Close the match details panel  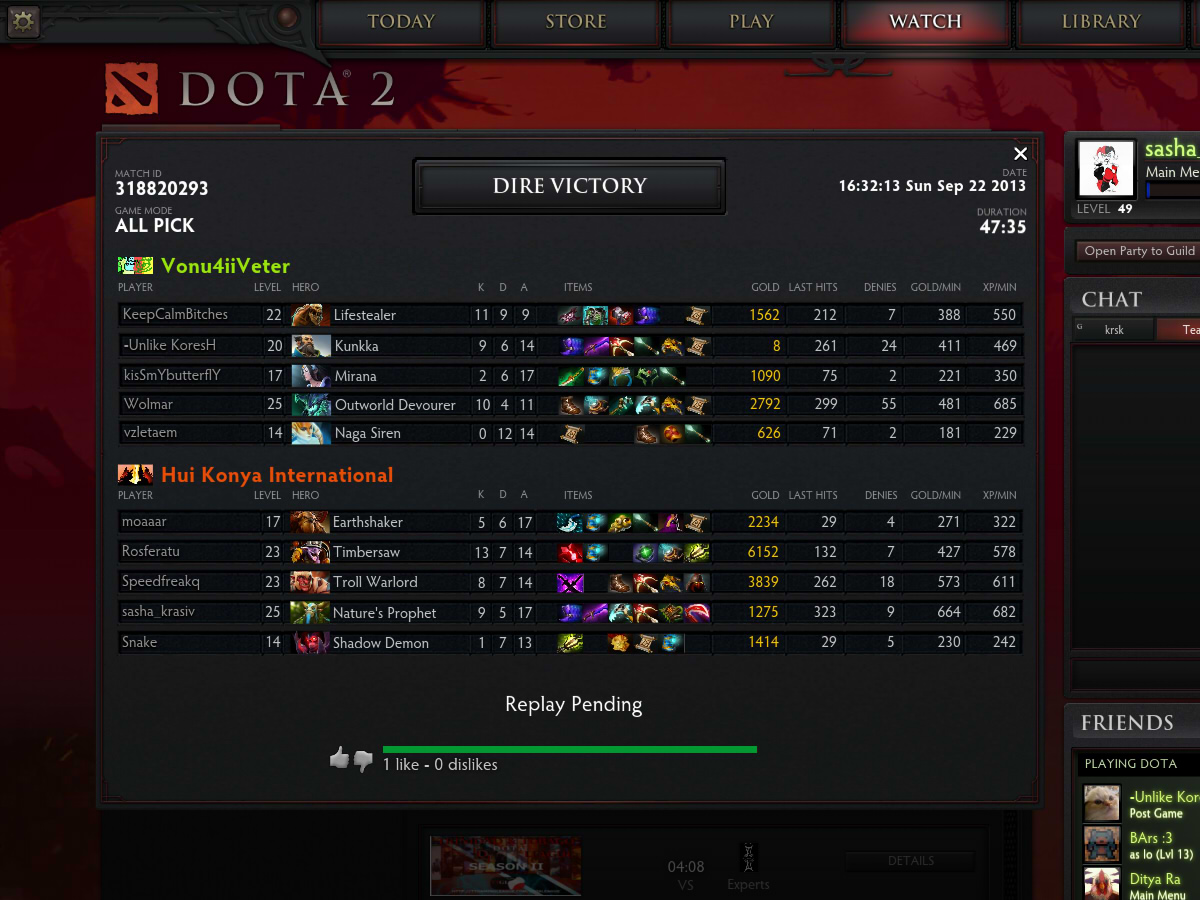(1020, 153)
